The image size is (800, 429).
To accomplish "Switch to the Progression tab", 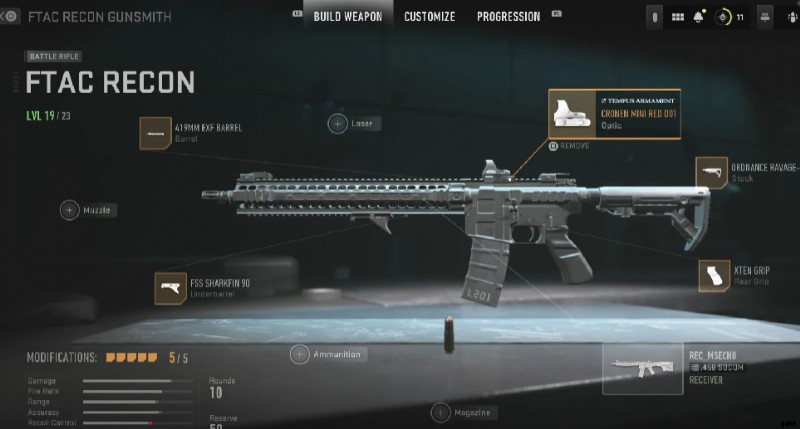I will tap(508, 17).
